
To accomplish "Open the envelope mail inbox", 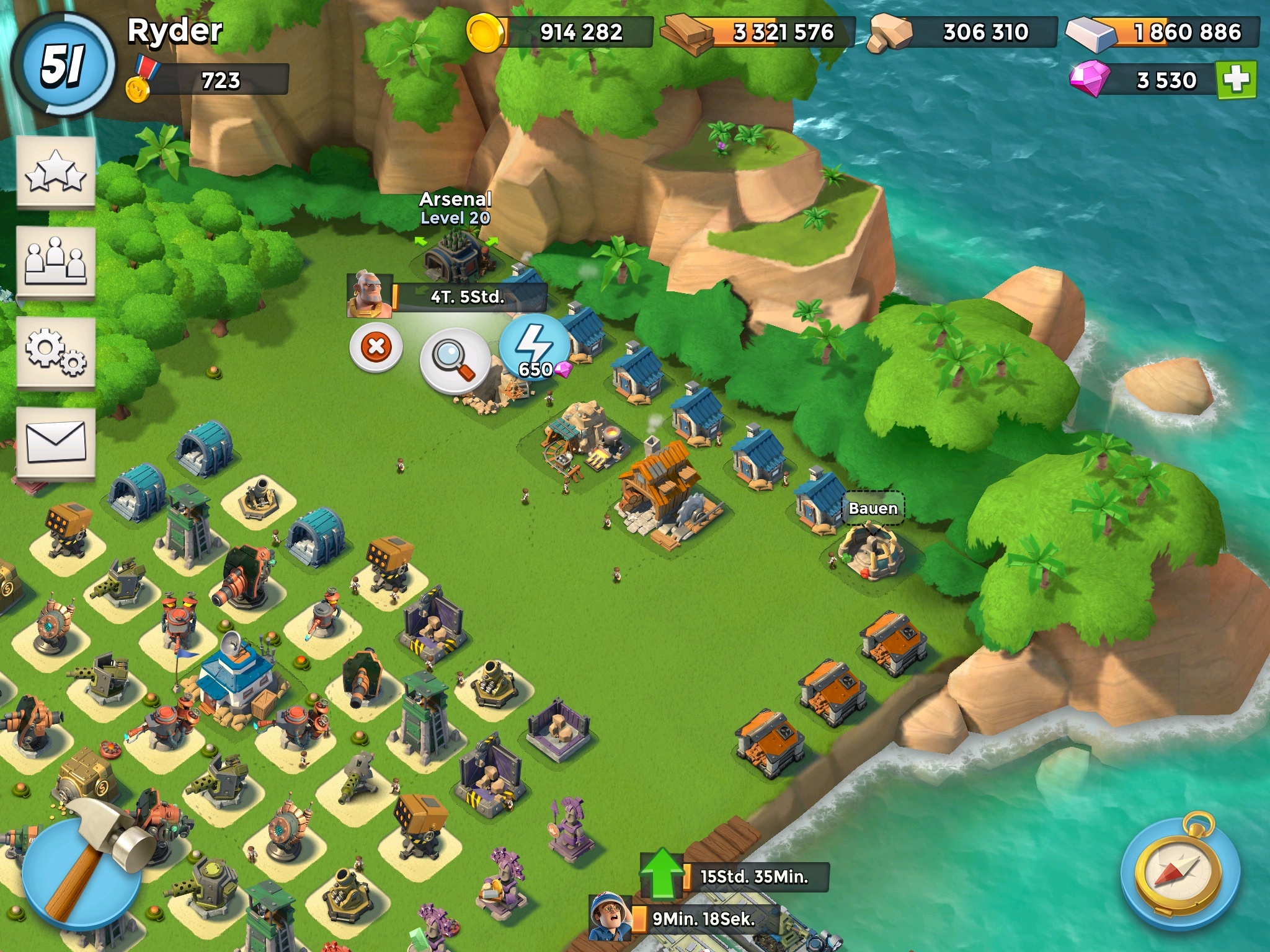I will (x=56, y=442).
